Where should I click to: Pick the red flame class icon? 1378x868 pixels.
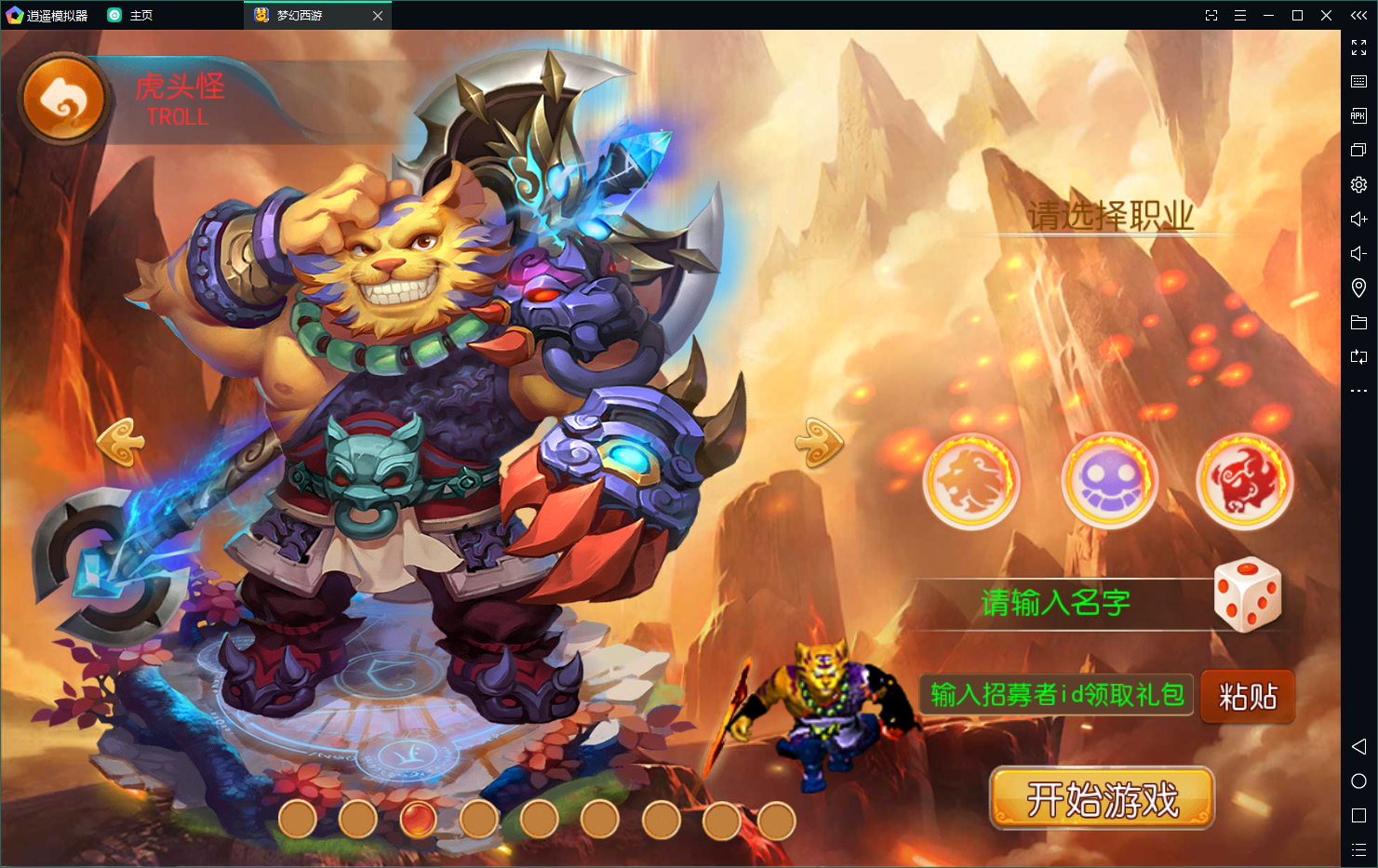click(1244, 481)
